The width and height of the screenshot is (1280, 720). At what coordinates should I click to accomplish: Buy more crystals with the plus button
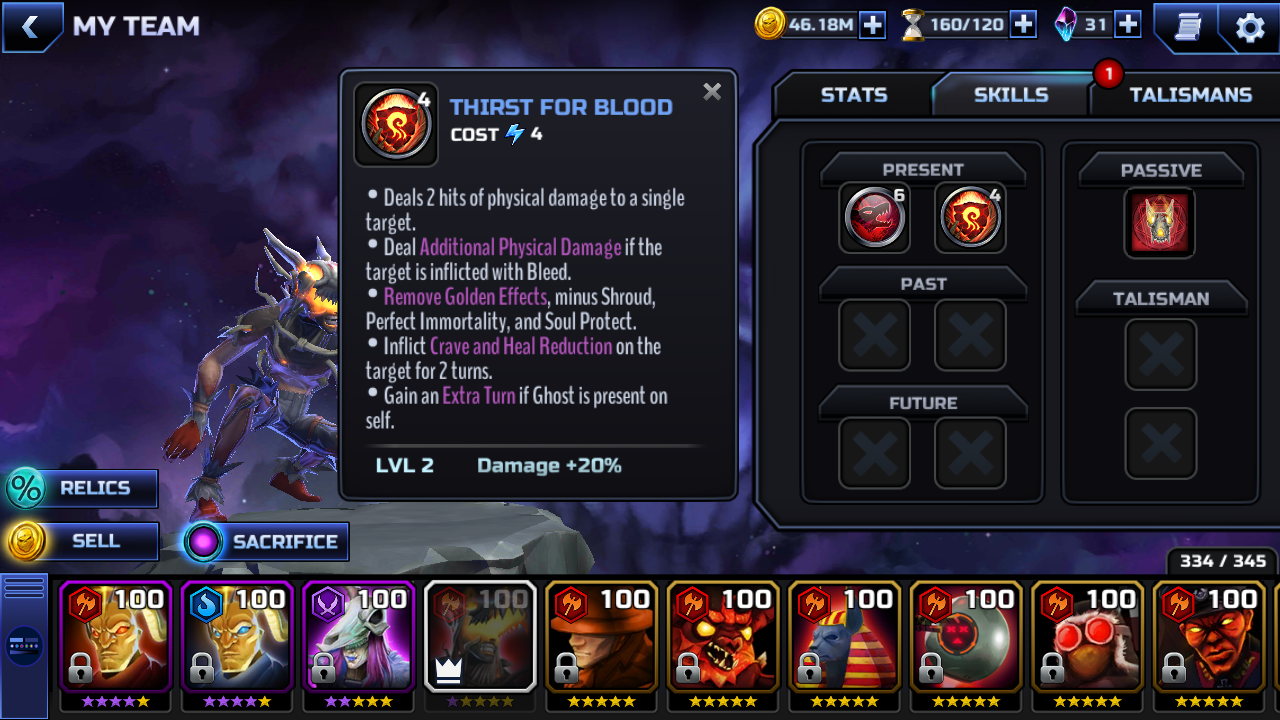[1128, 25]
